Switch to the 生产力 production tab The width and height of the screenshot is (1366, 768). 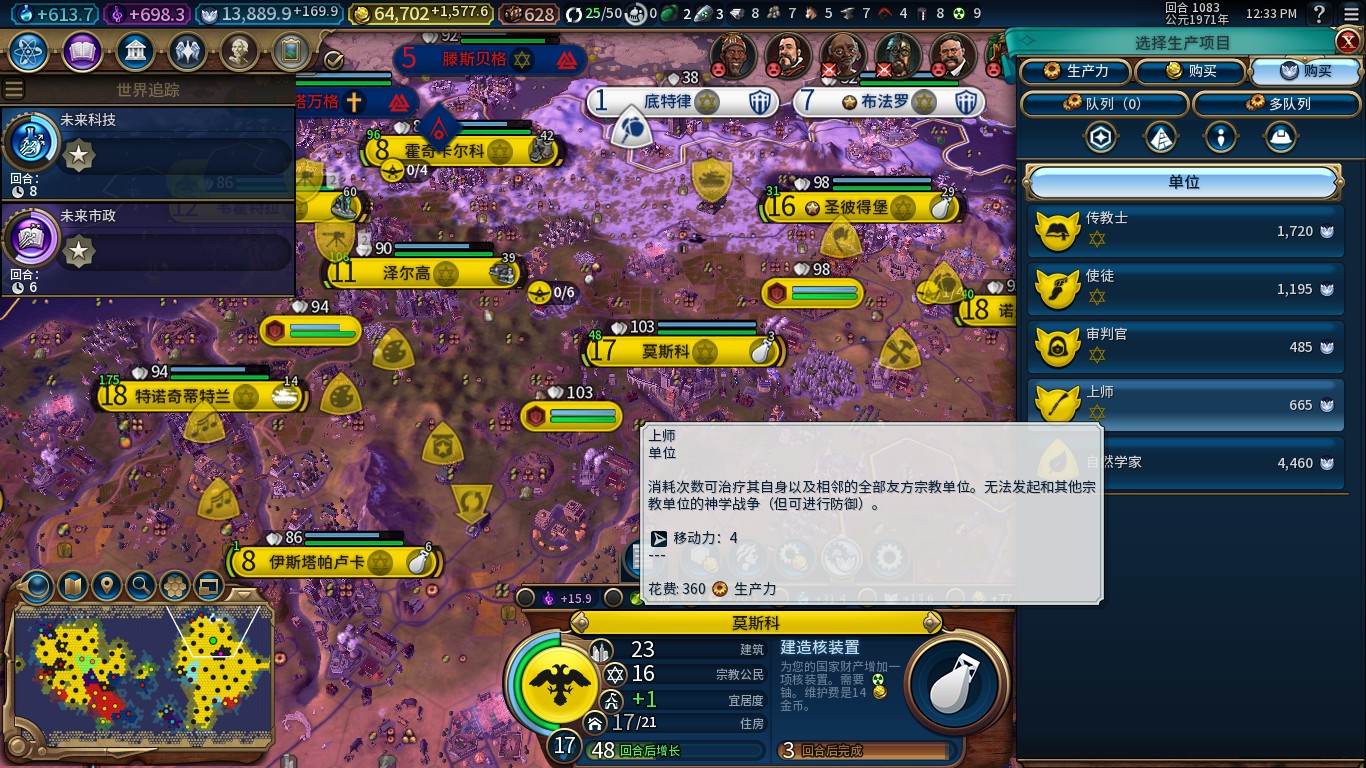1075,72
